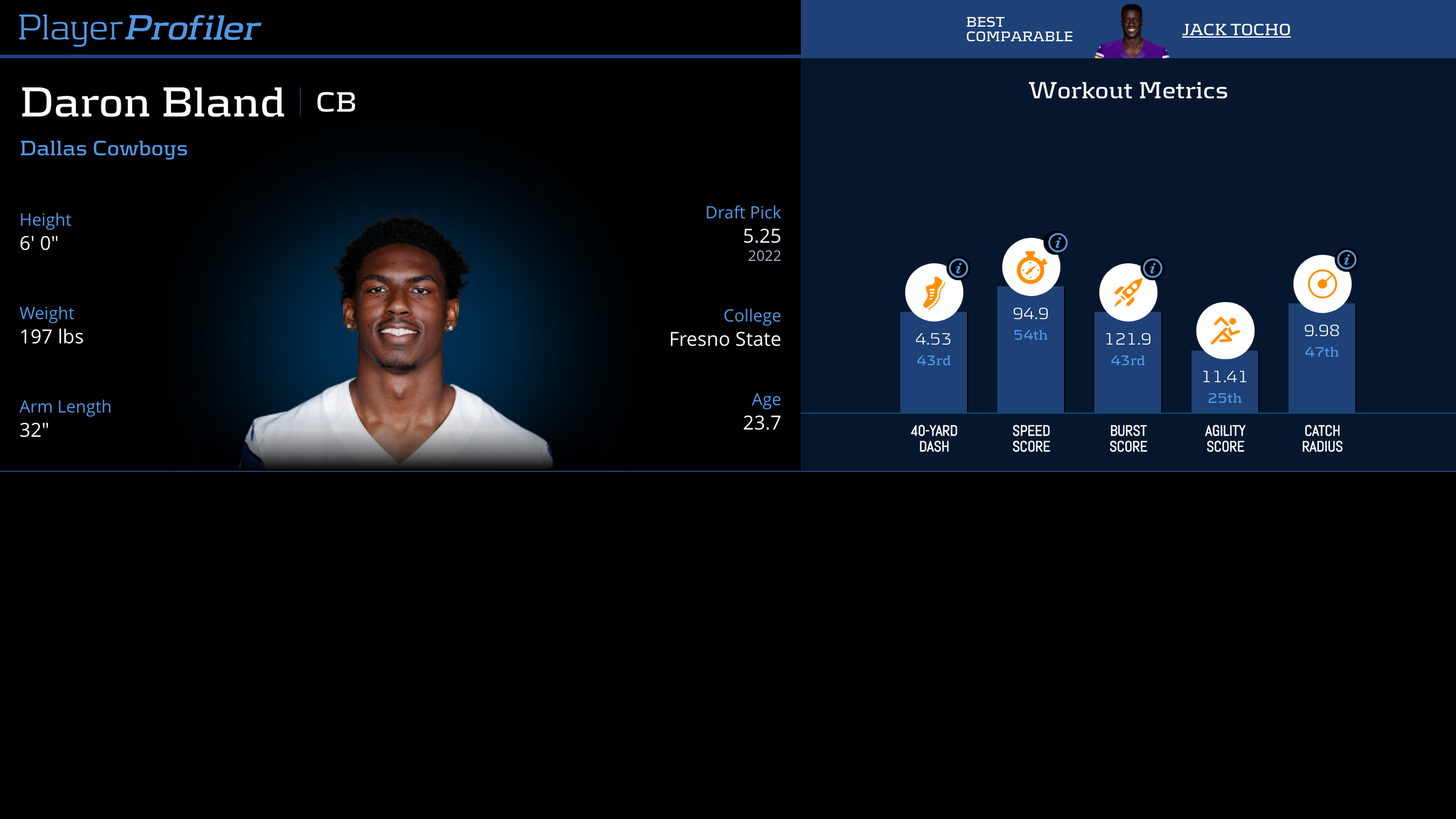Show info for the 40-Yard Dash metric
The height and width of the screenshot is (819, 1456).
click(x=959, y=268)
